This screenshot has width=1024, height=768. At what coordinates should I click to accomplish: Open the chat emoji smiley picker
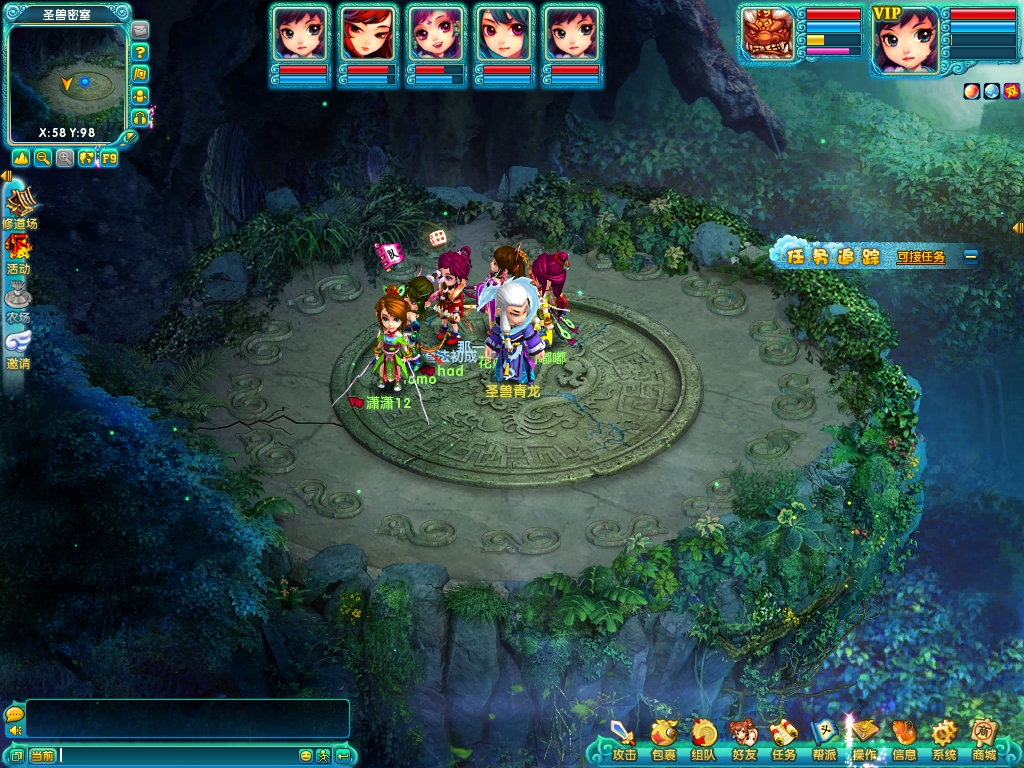click(306, 755)
